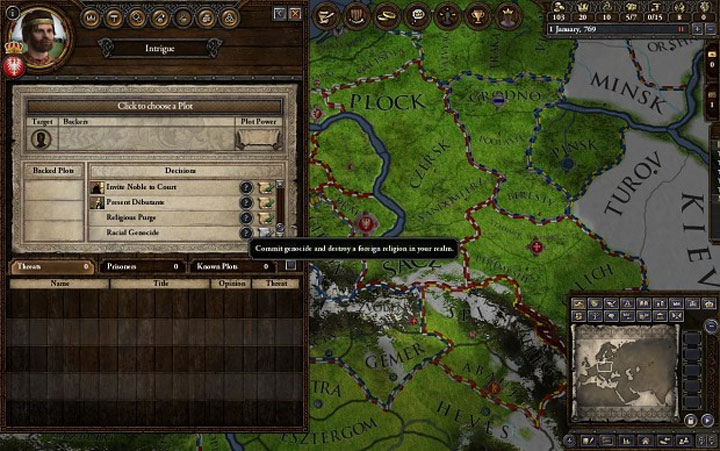Viewport: 720px width, 451px height.
Task: Open the speech bubble menu
Action: (416, 15)
